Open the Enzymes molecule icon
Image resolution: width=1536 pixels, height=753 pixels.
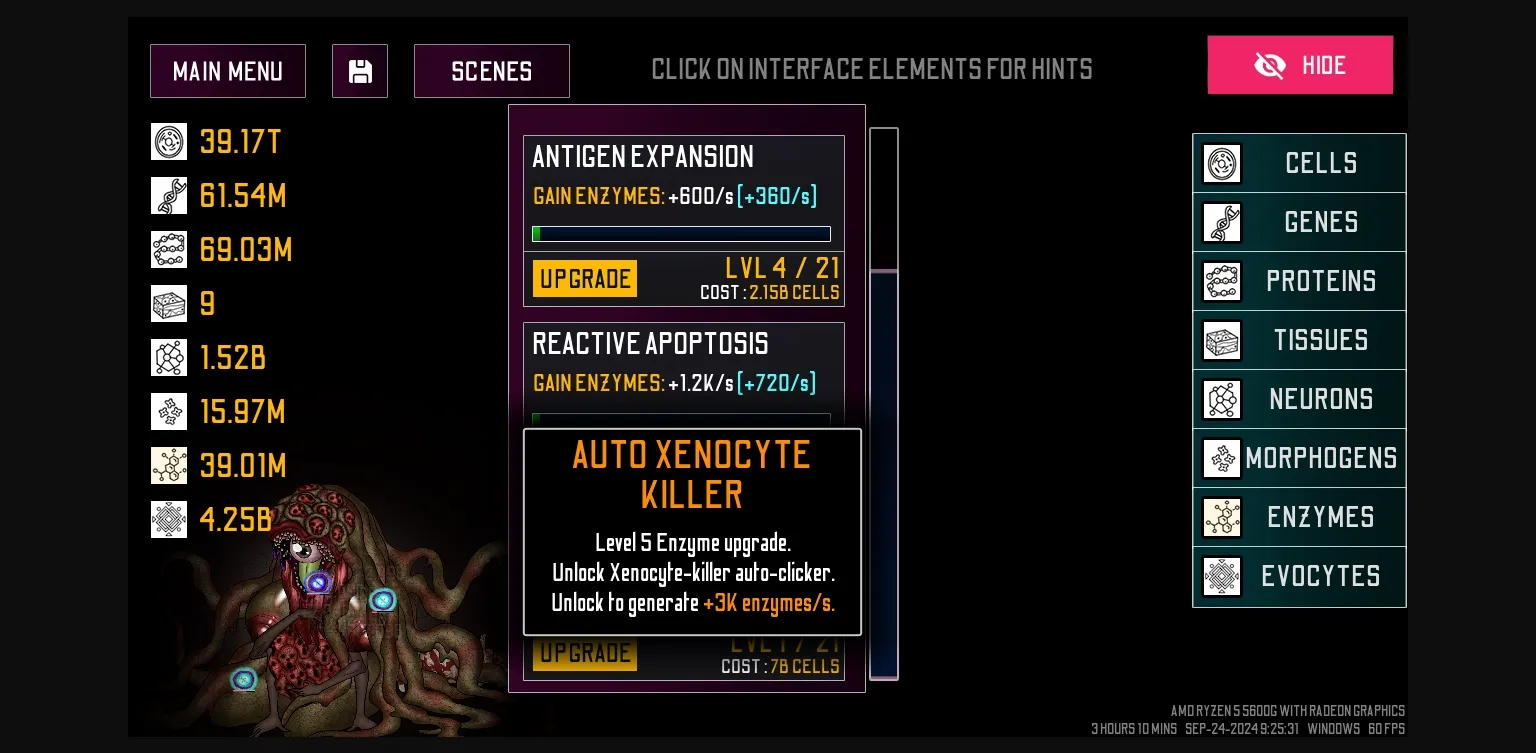point(1221,517)
